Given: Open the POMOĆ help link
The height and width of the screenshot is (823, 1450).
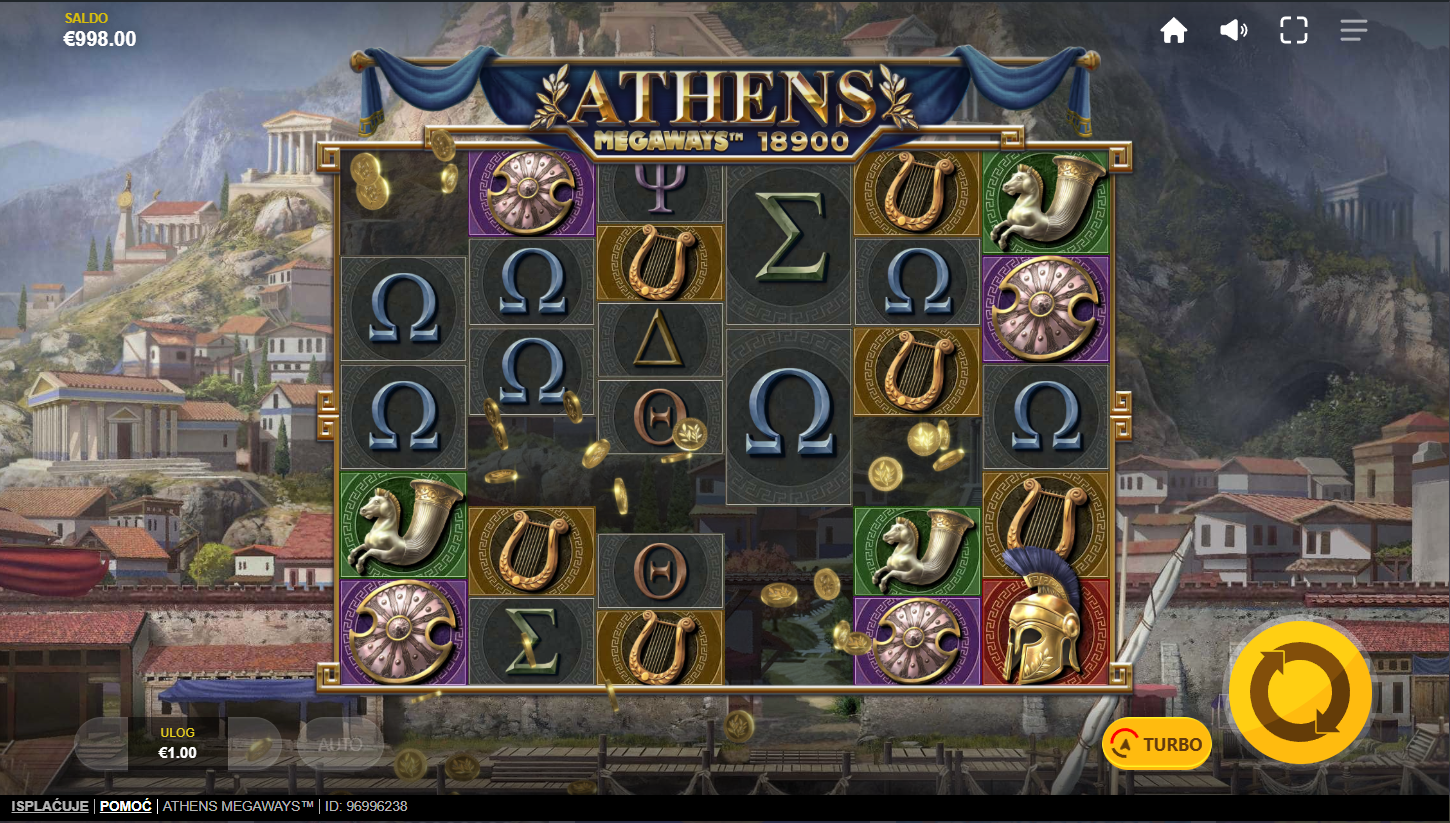Looking at the screenshot, I should [126, 806].
